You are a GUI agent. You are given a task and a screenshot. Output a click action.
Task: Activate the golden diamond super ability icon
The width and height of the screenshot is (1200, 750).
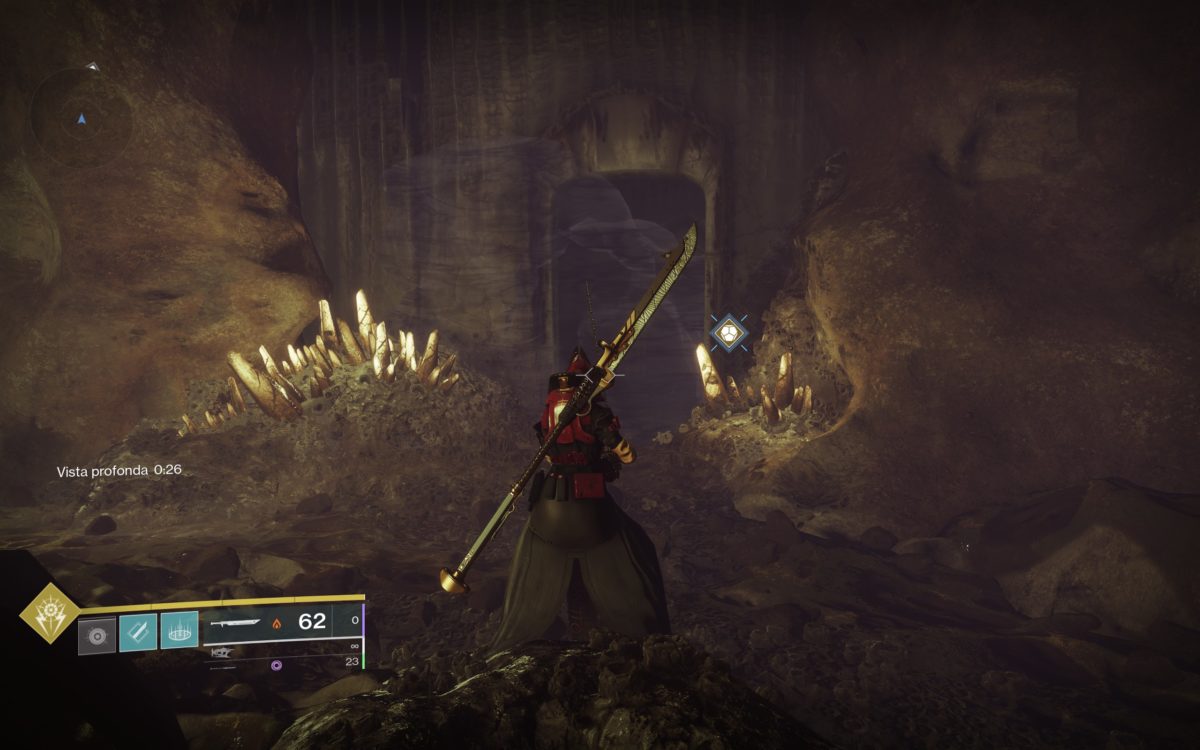50,613
